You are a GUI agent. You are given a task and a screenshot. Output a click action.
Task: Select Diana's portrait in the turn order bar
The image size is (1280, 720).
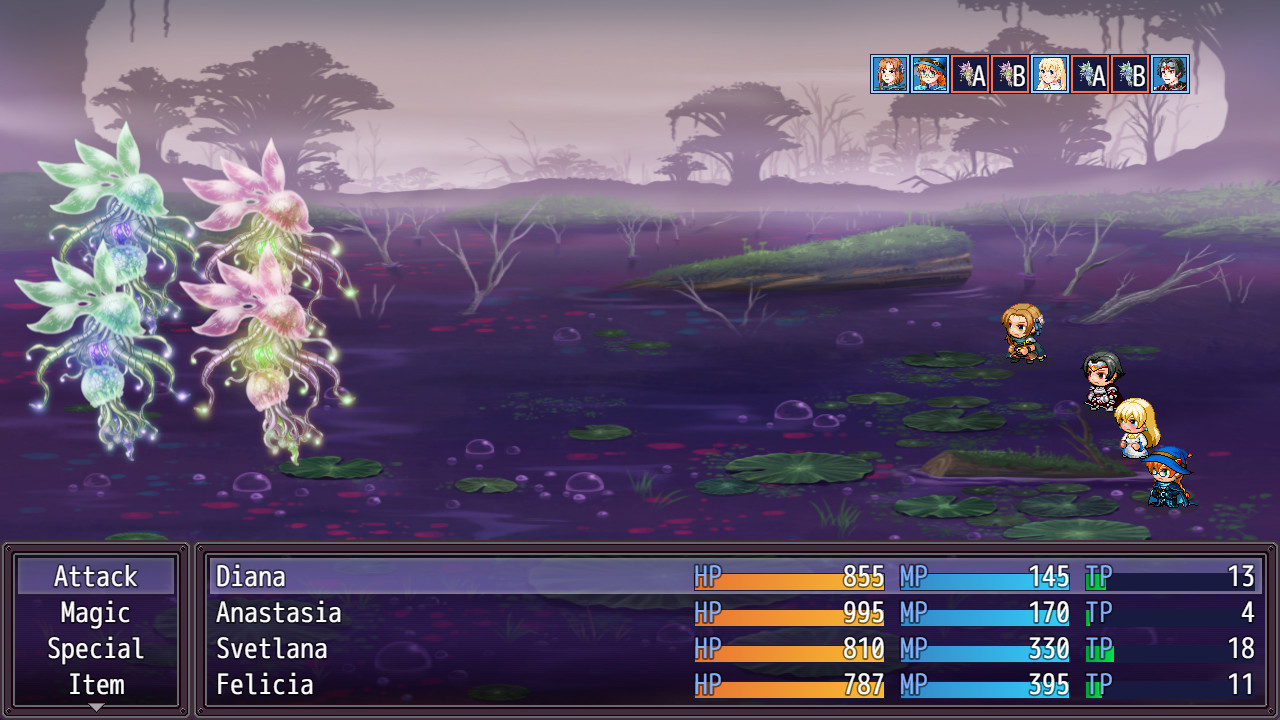click(890, 75)
